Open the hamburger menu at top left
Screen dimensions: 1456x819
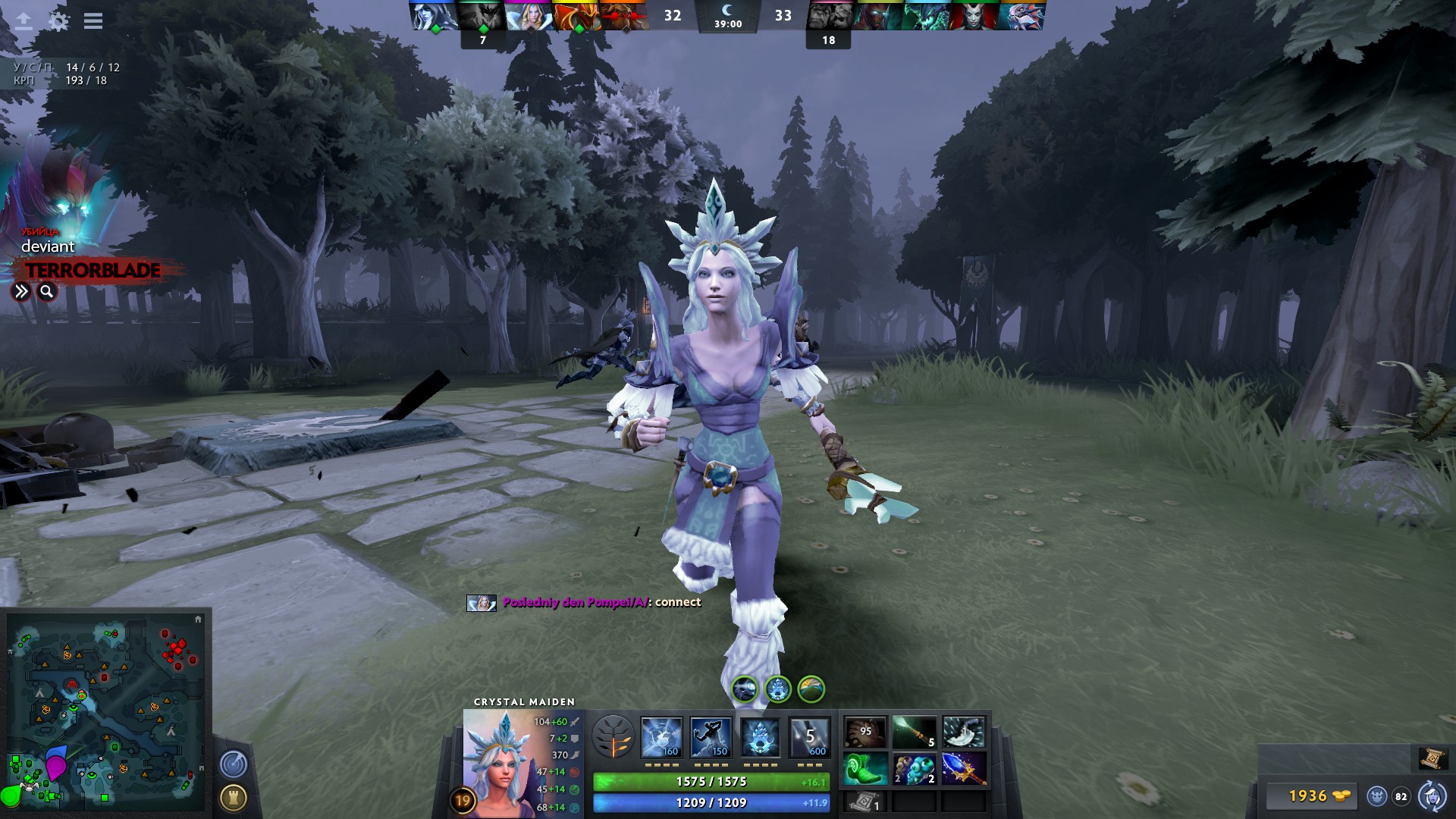point(93,21)
